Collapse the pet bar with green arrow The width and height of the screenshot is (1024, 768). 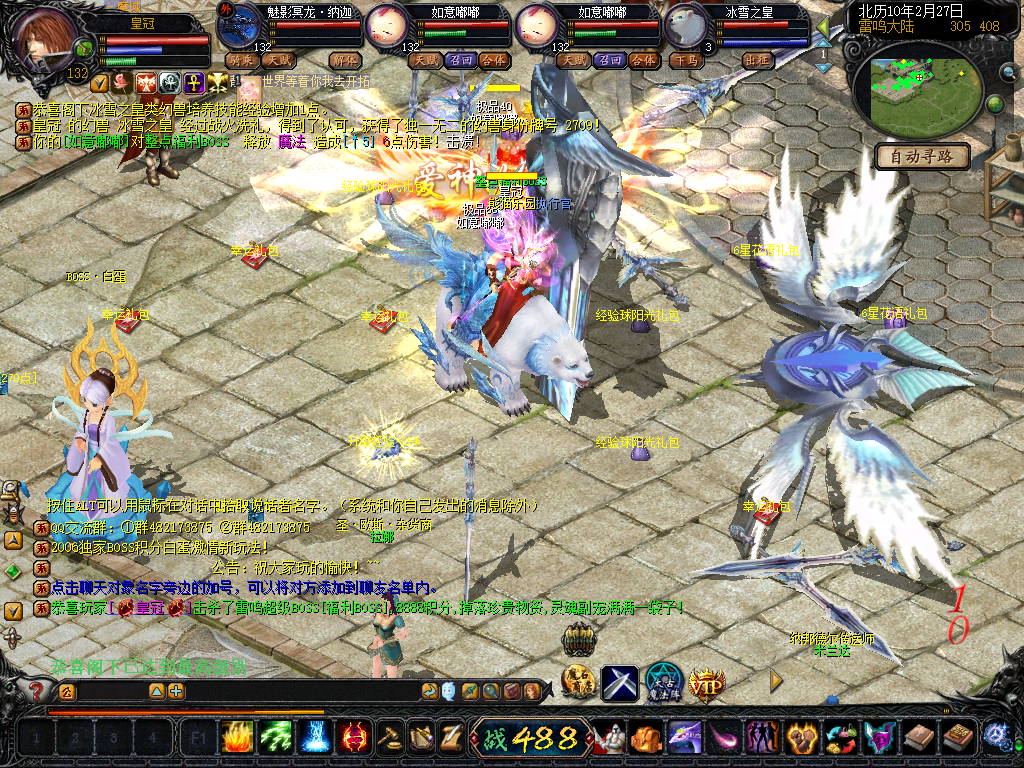pyautogui.click(x=823, y=28)
